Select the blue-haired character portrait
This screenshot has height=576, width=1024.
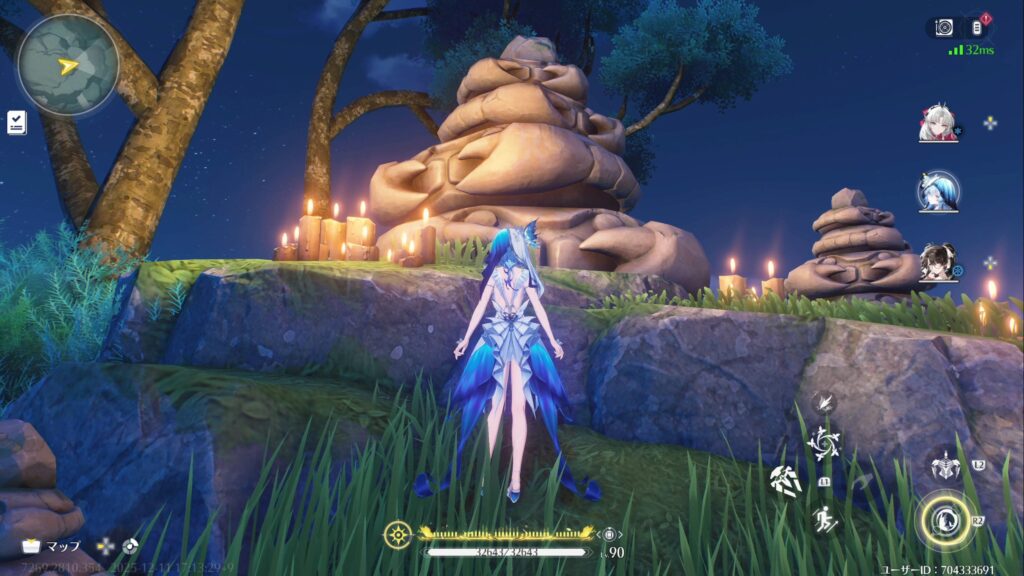tap(938, 191)
